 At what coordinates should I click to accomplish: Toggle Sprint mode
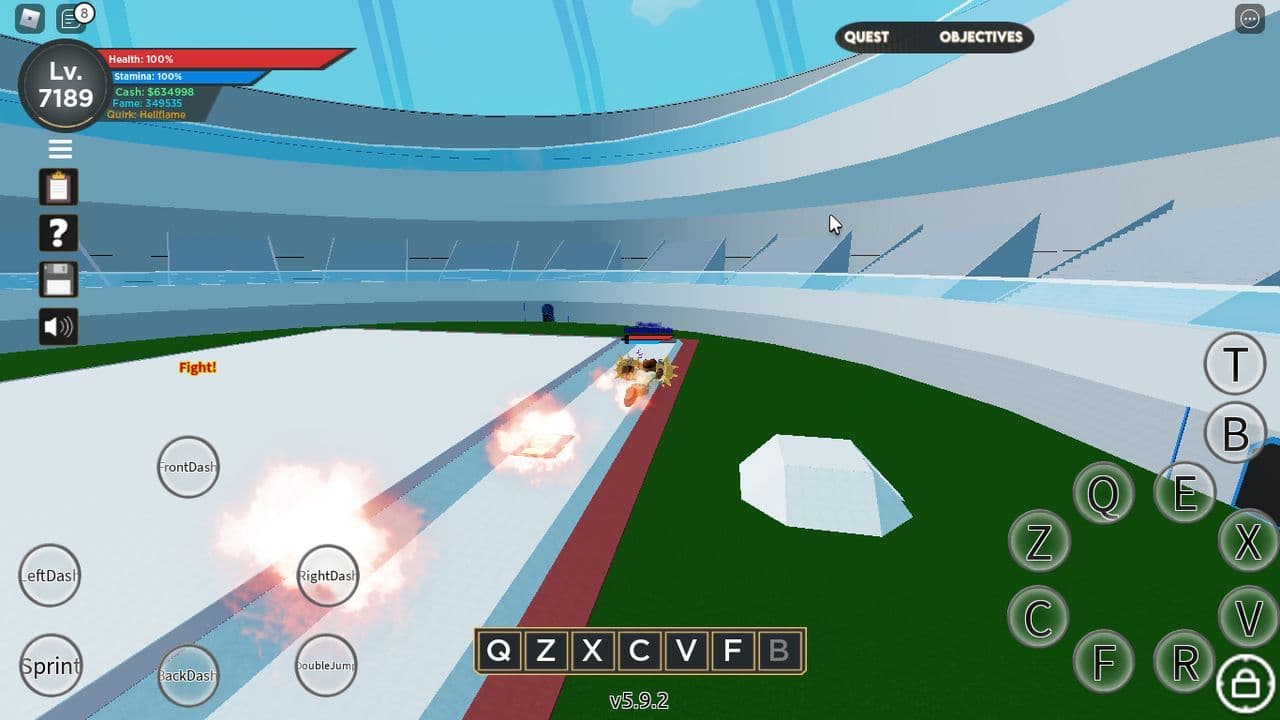click(50, 665)
